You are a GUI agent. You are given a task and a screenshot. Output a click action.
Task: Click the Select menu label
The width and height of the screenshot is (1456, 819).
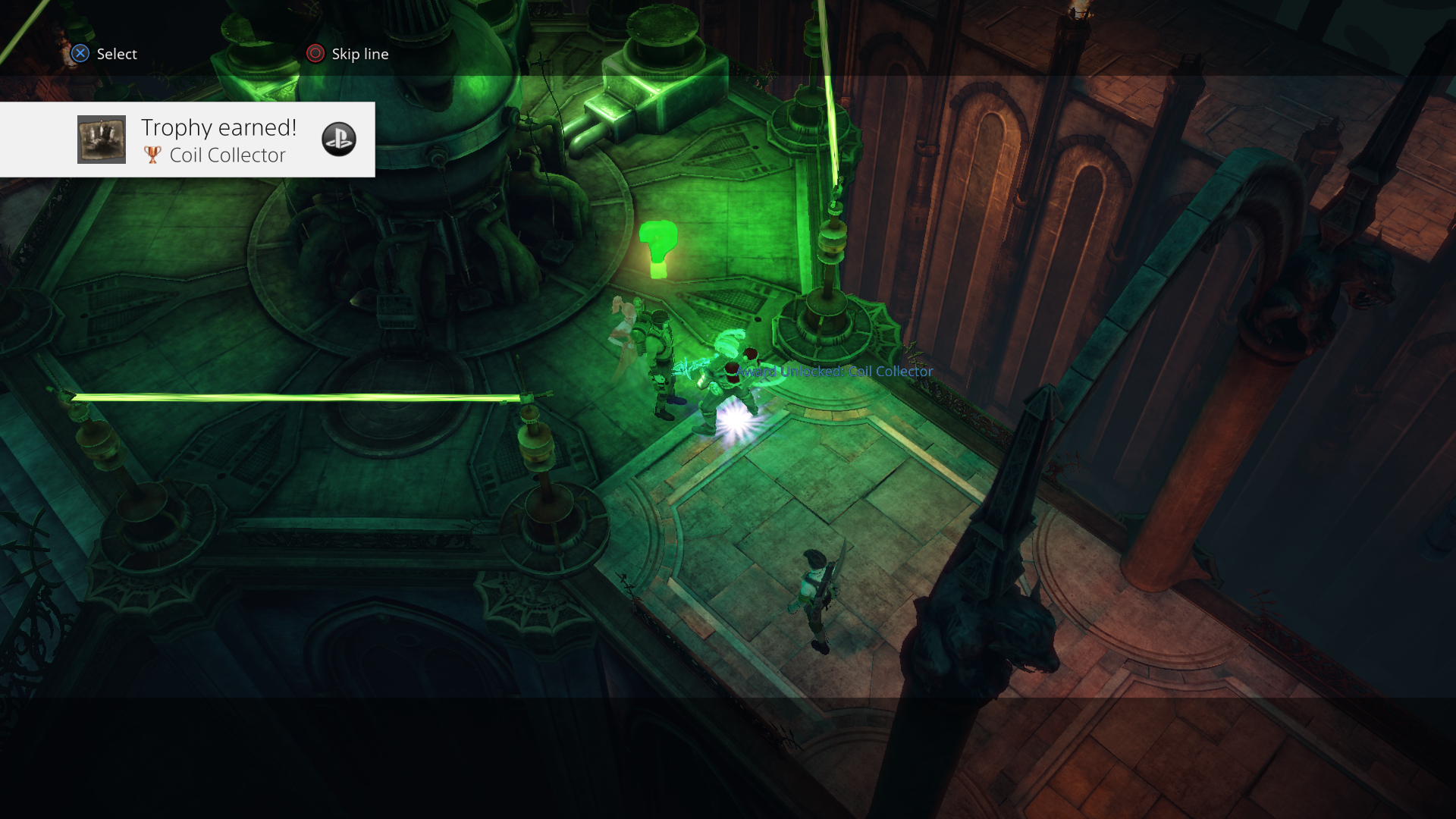pos(114,54)
